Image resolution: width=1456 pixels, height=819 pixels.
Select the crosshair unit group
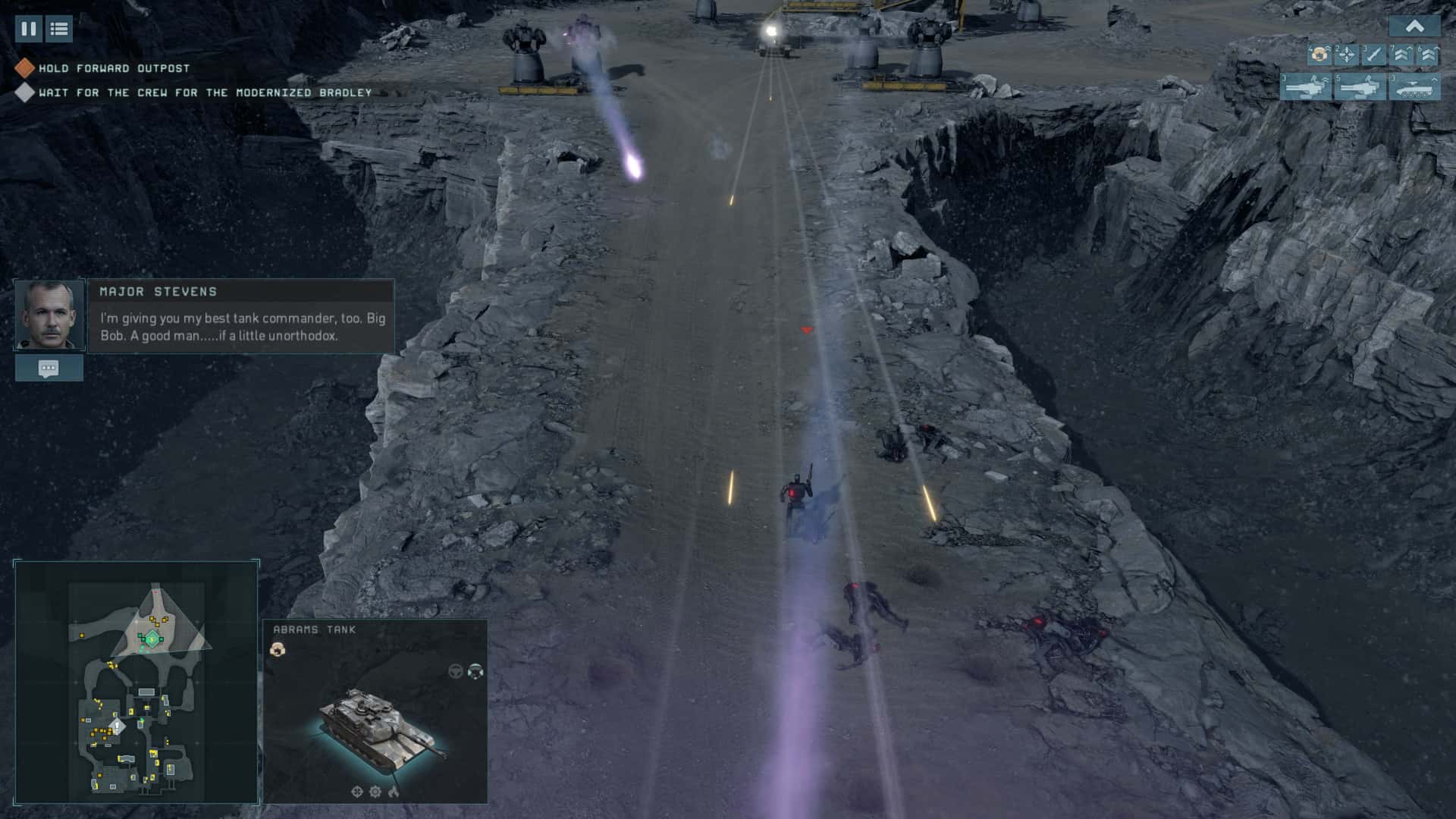coord(1346,55)
